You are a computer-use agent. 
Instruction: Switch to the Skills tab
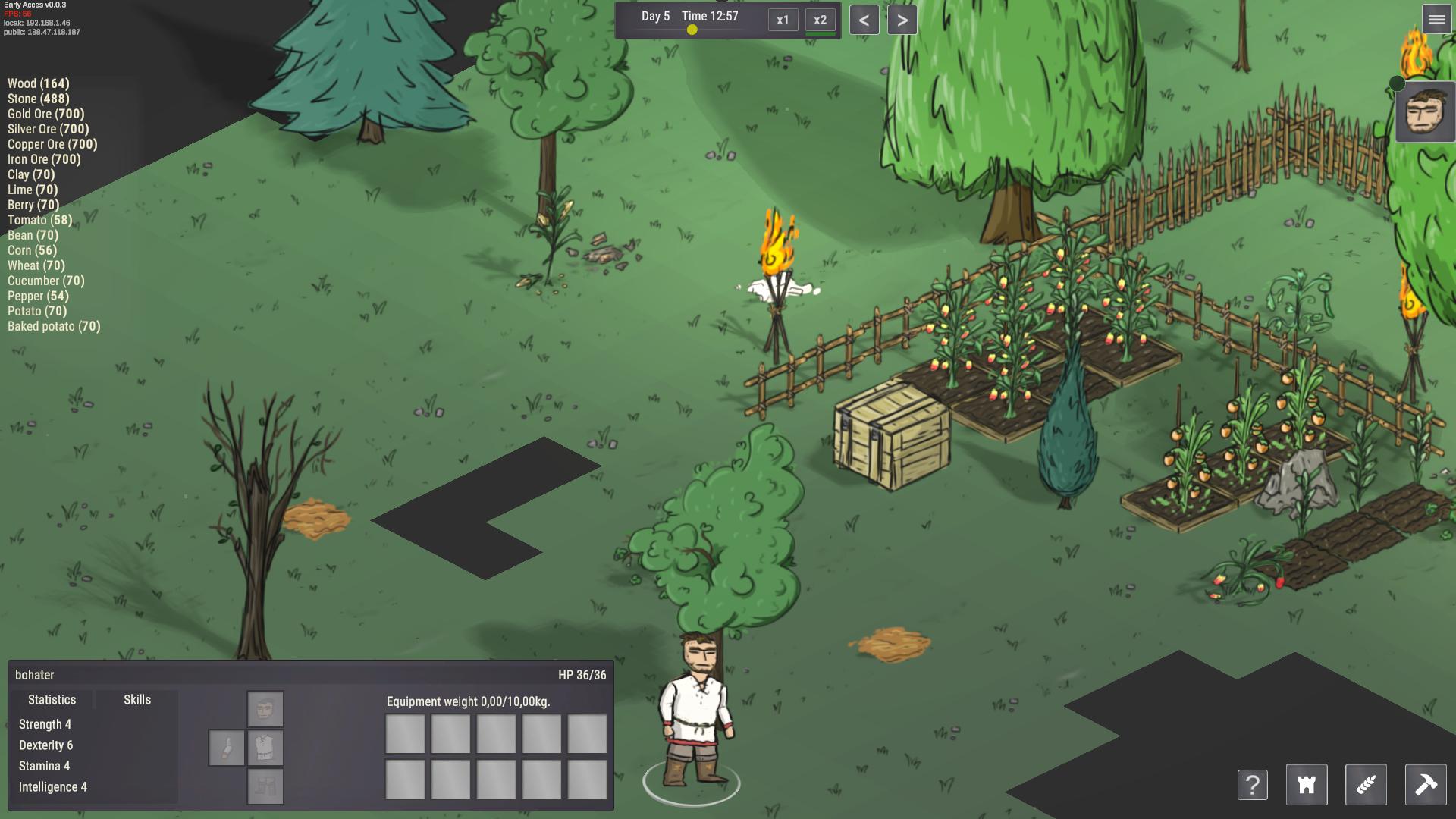pos(137,700)
